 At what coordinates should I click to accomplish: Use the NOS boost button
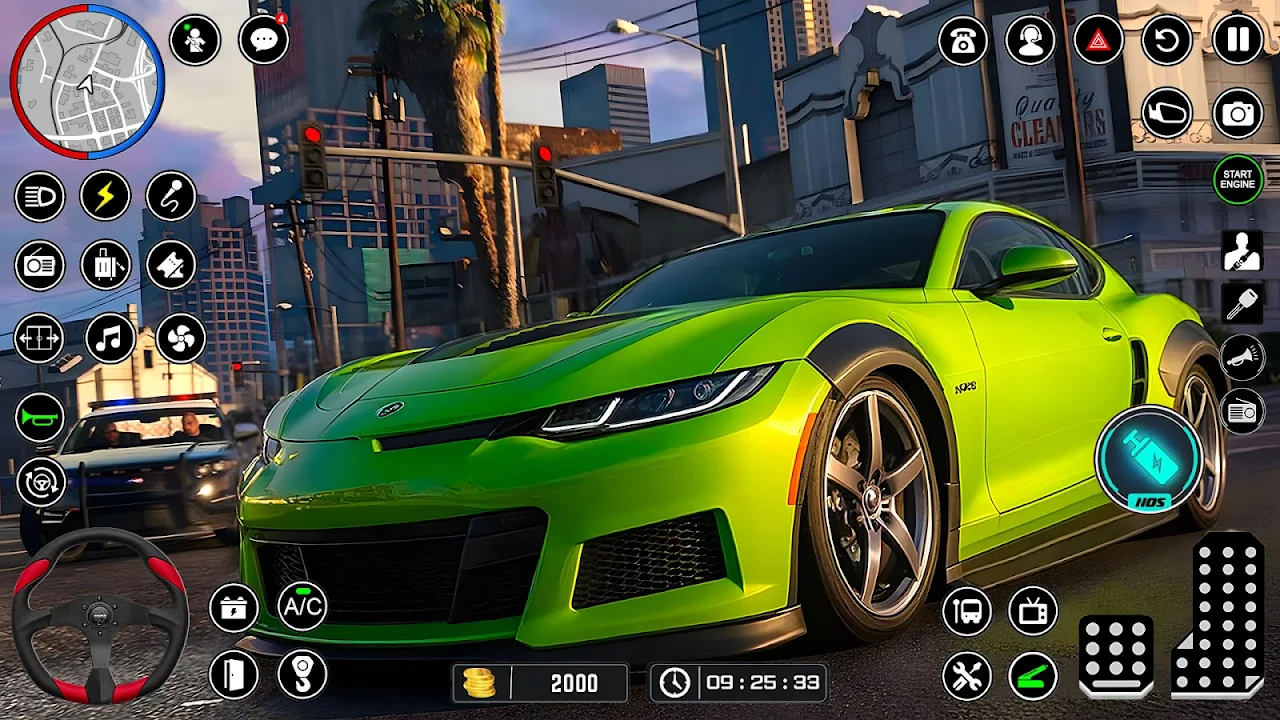click(1148, 458)
